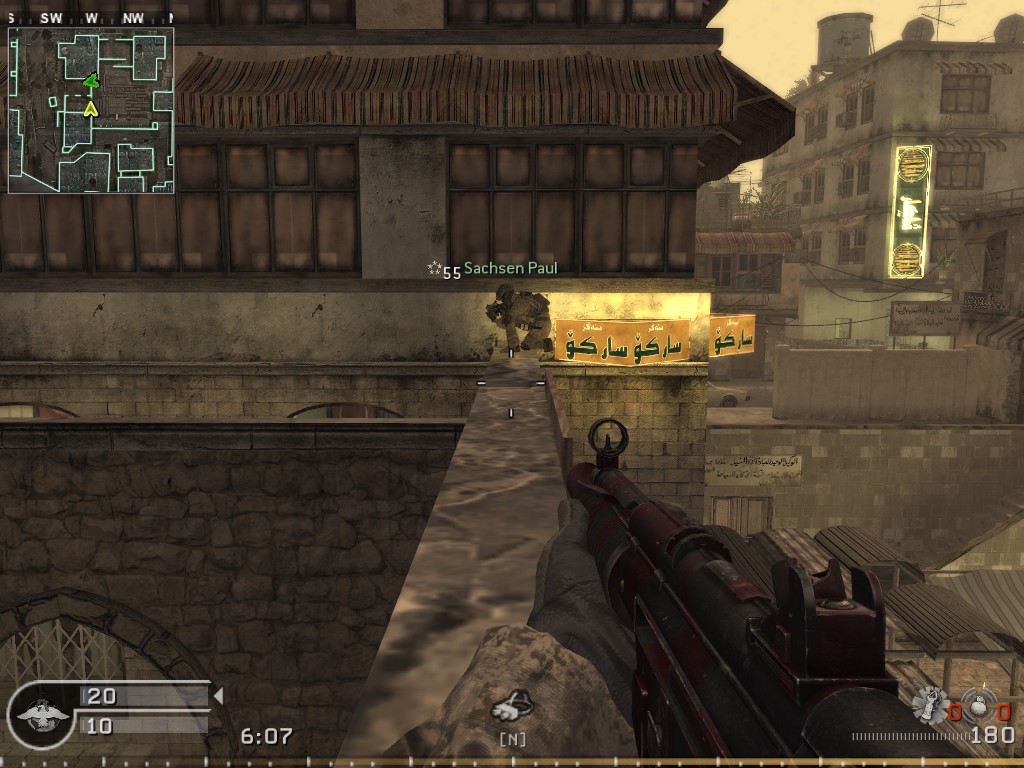Click the Sachsen Paul teammate name tag
This screenshot has width=1024, height=768.
[510, 269]
